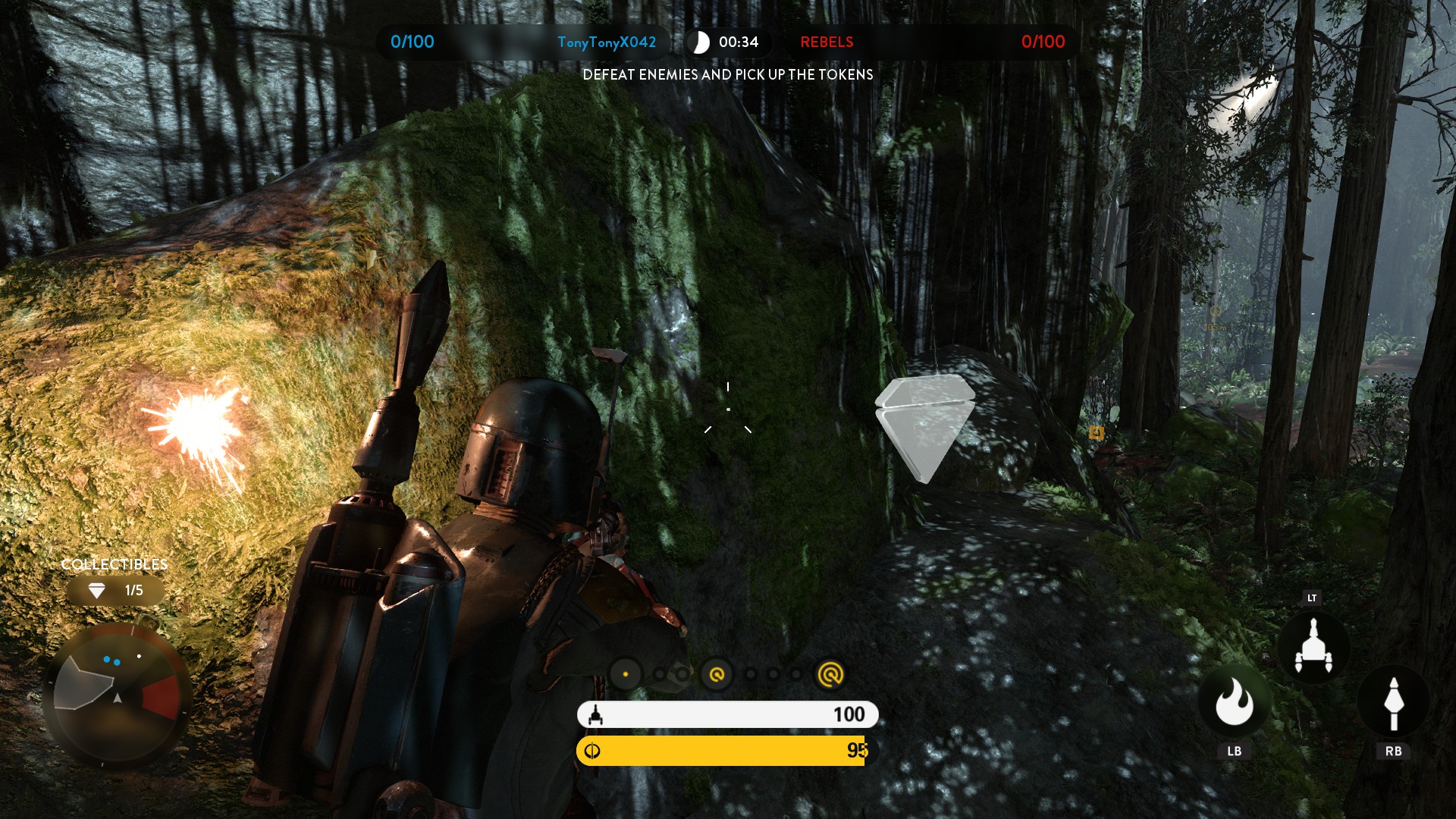Image resolution: width=1456 pixels, height=819 pixels.
Task: Activate the flamethrower ability icon
Action: [x=1234, y=702]
